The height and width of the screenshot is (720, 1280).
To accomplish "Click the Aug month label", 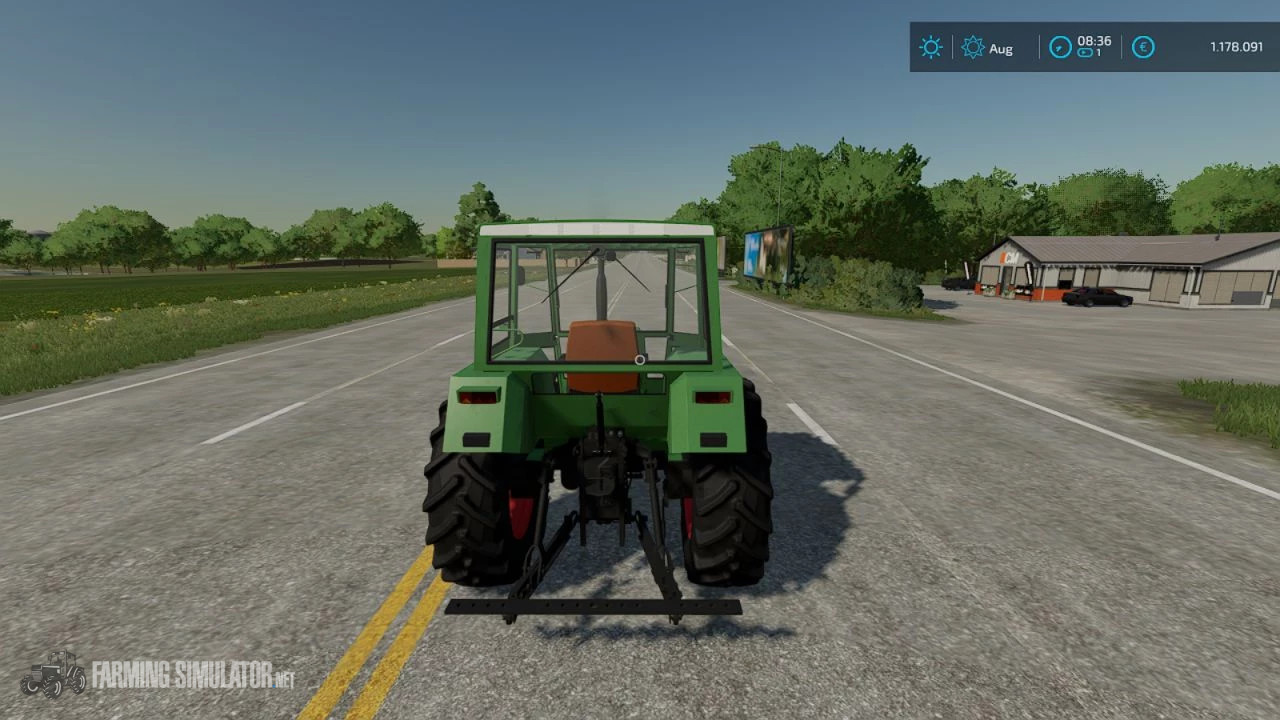I will (x=1001, y=48).
